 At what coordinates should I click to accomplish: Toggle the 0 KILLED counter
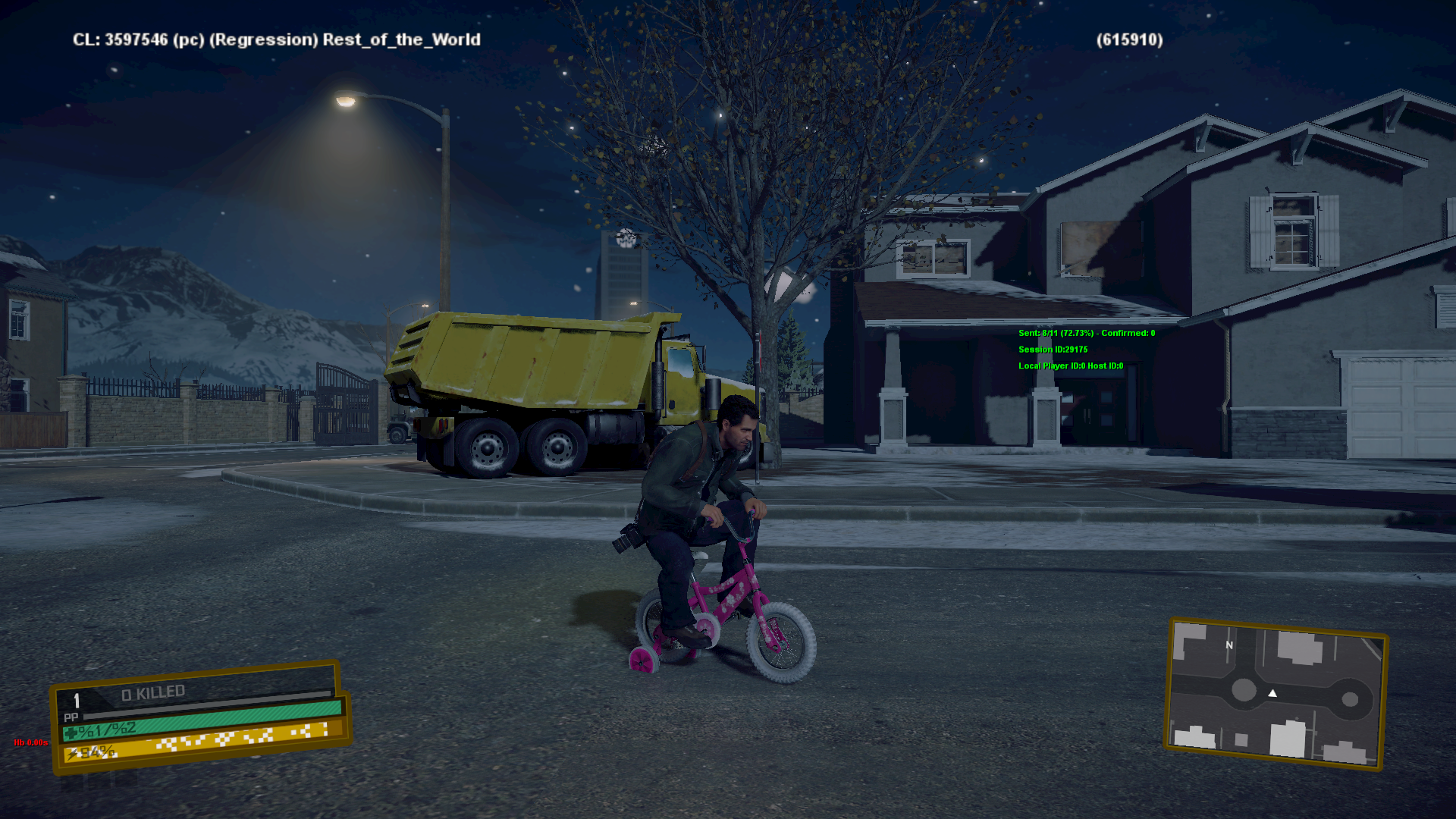click(x=152, y=691)
